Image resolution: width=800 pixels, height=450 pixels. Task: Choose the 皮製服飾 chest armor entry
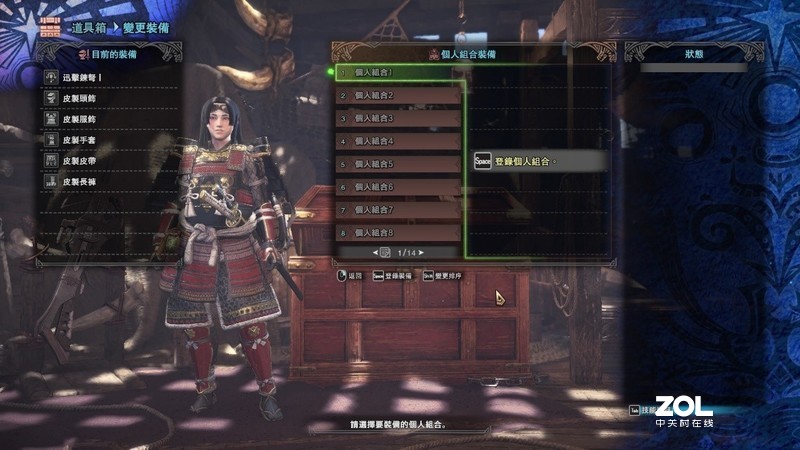pyautogui.click(x=110, y=119)
